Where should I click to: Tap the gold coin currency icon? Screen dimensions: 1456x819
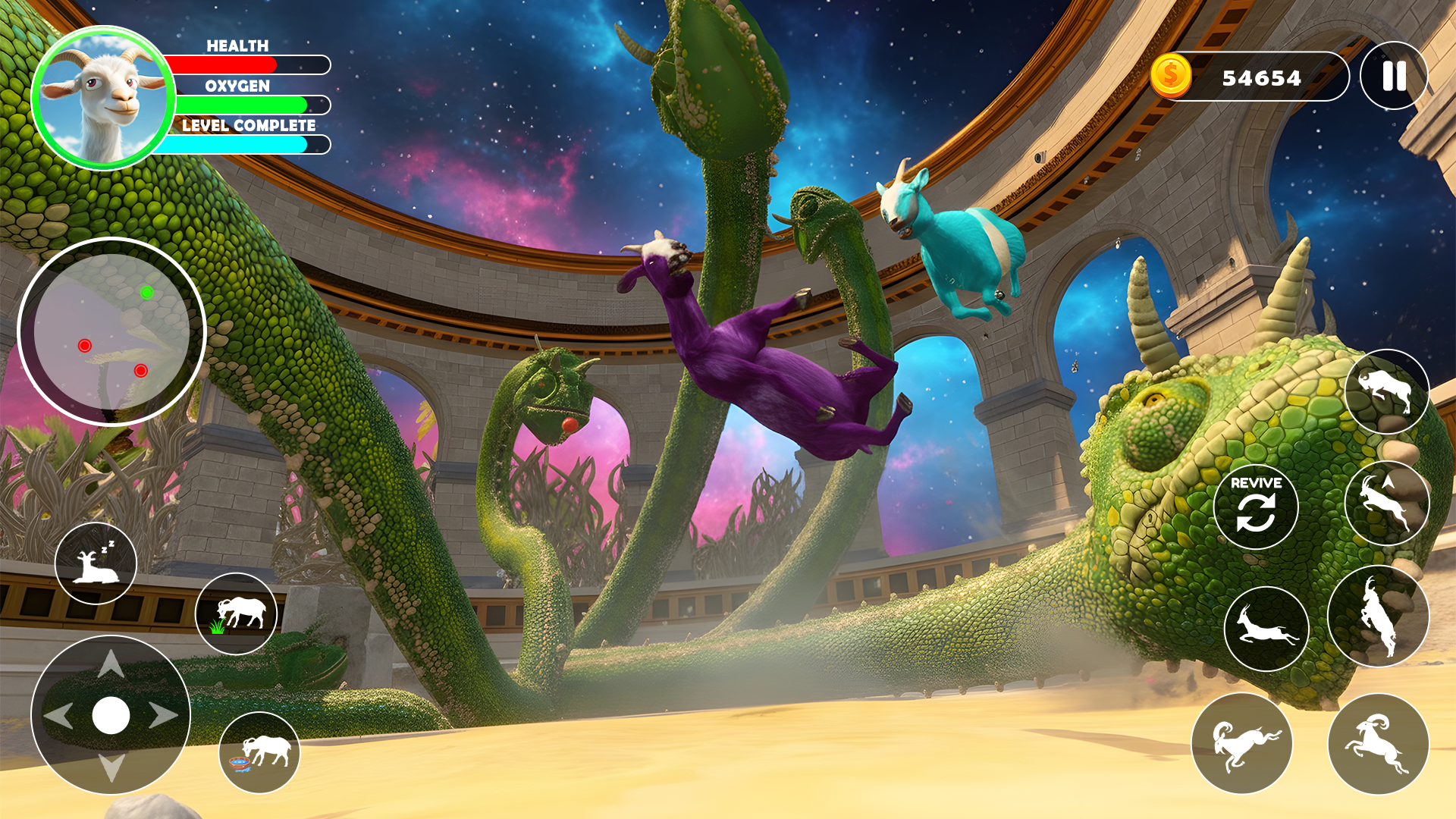click(x=1171, y=76)
